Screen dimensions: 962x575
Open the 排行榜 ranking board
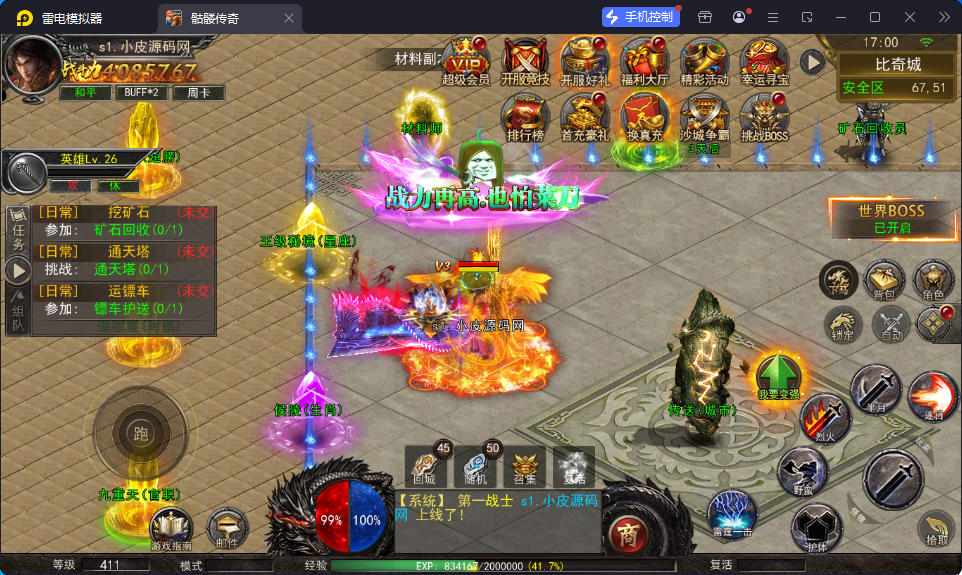[x=525, y=116]
